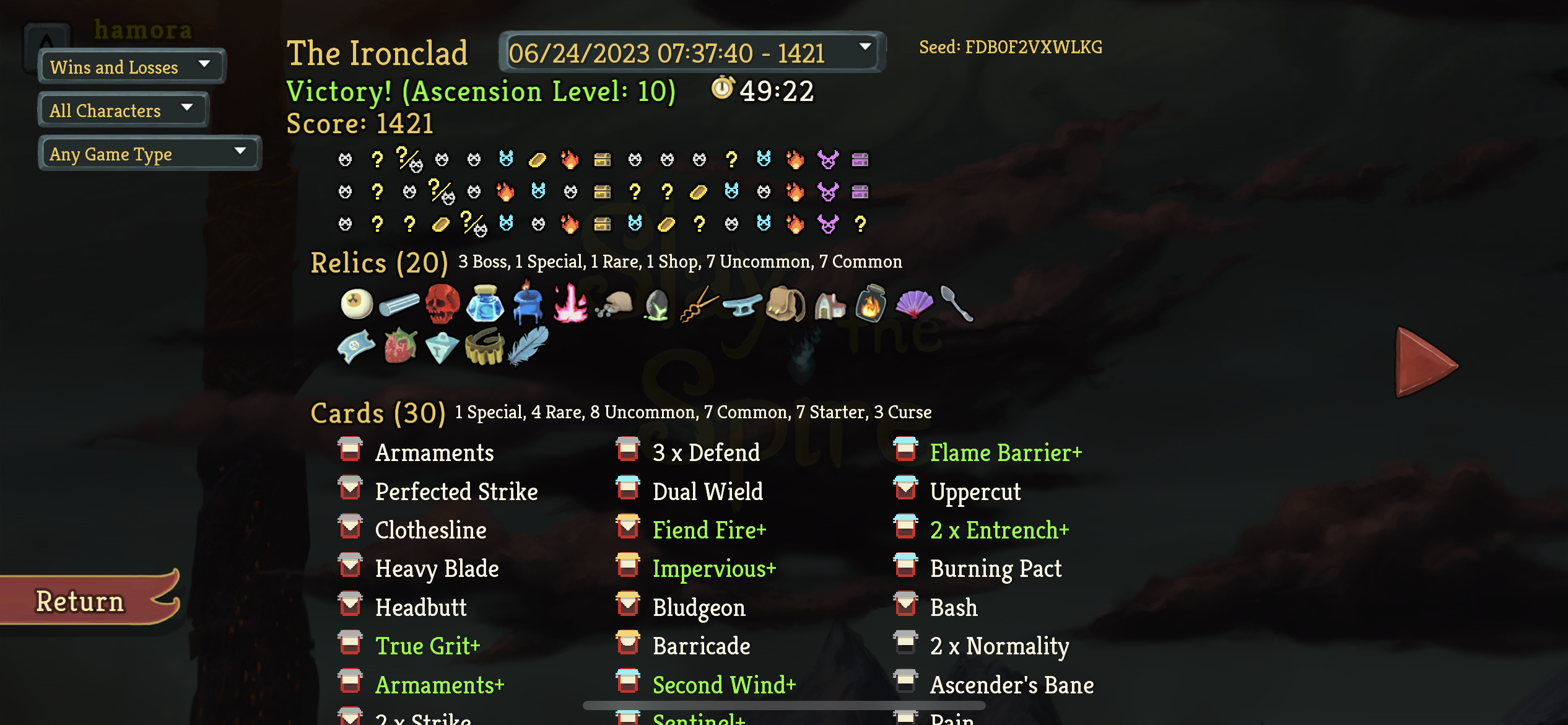Click a purple boss icon in the map path
Screen dimensions: 1568x725
[827, 160]
